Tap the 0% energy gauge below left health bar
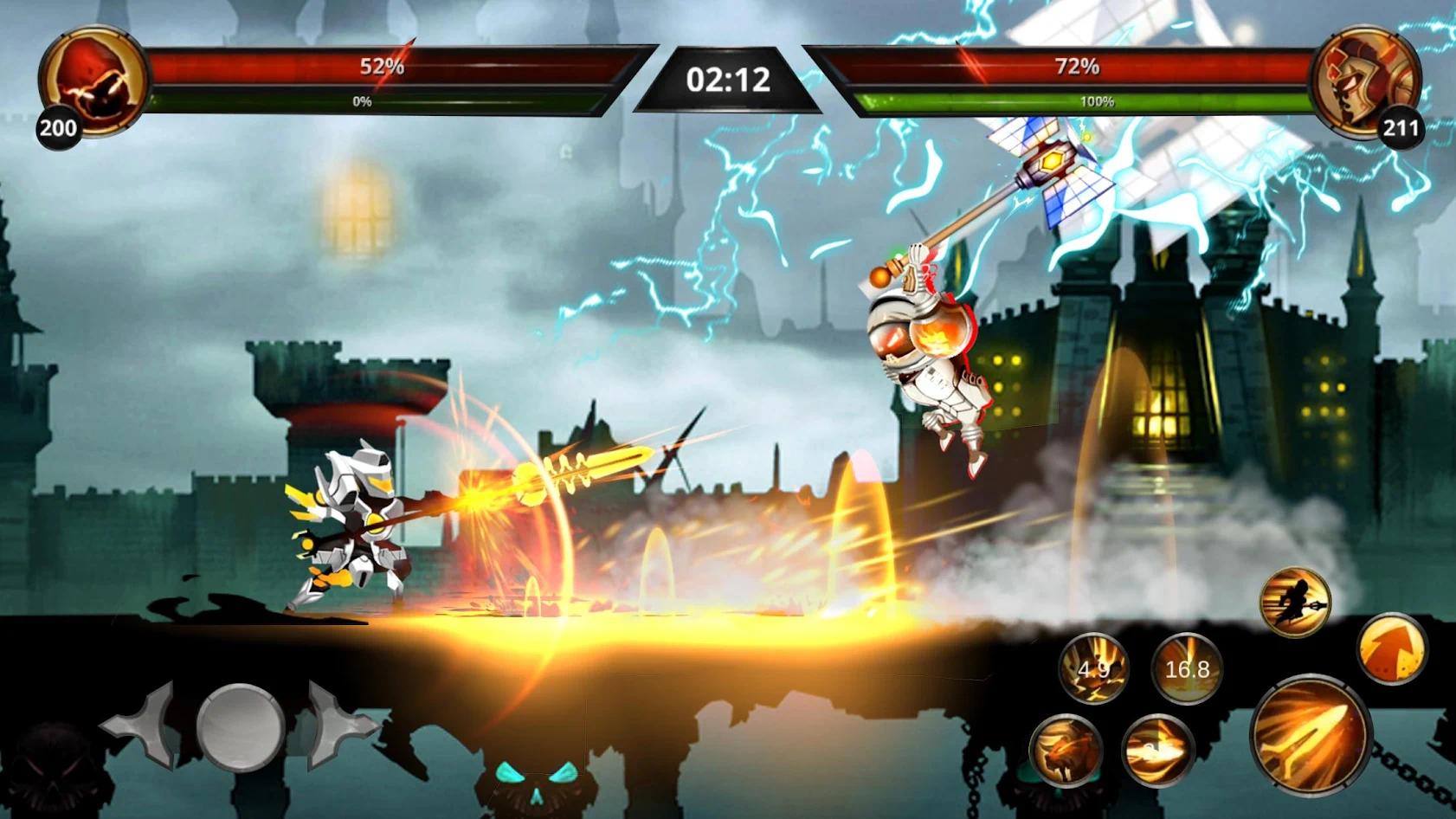This screenshot has height=819, width=1456. tap(360, 100)
